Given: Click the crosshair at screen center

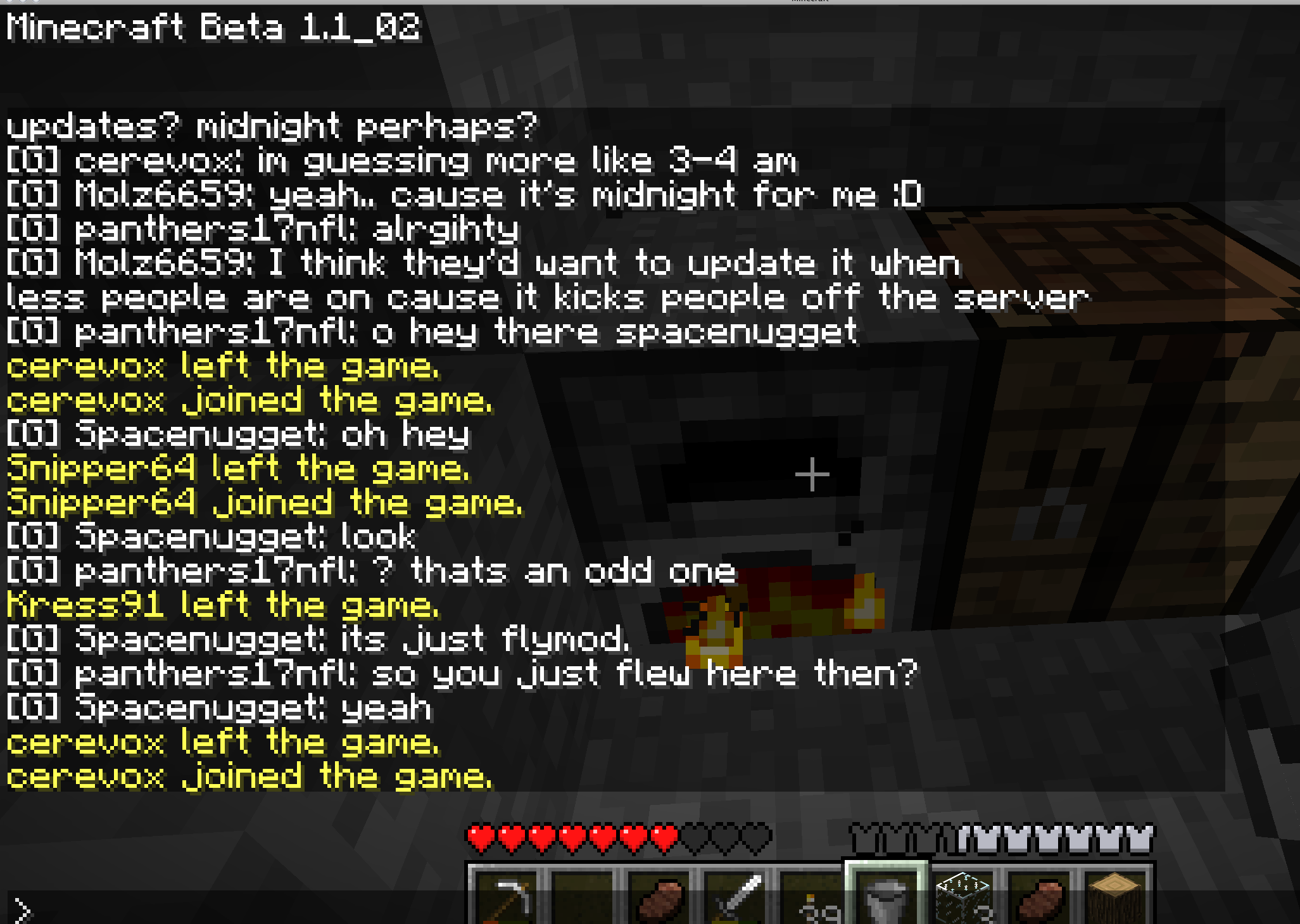Looking at the screenshot, I should click(811, 474).
